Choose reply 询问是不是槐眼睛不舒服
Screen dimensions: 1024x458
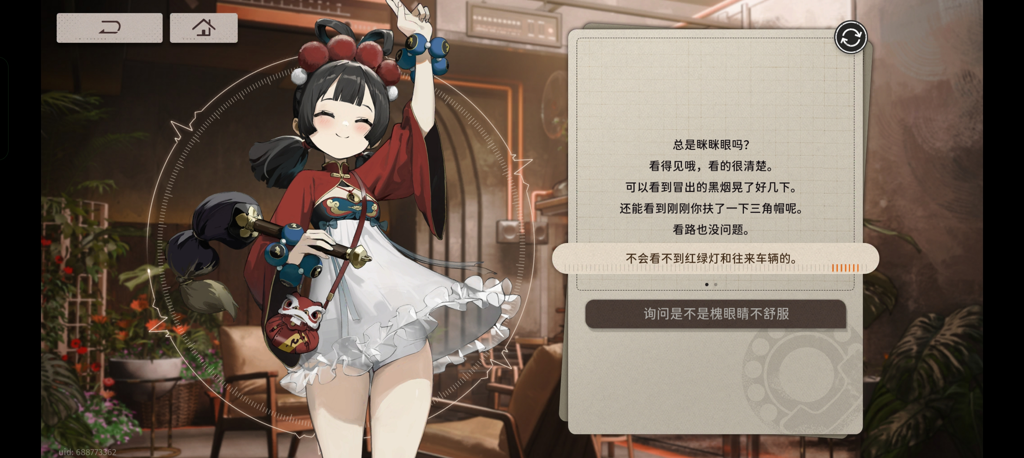(x=715, y=314)
